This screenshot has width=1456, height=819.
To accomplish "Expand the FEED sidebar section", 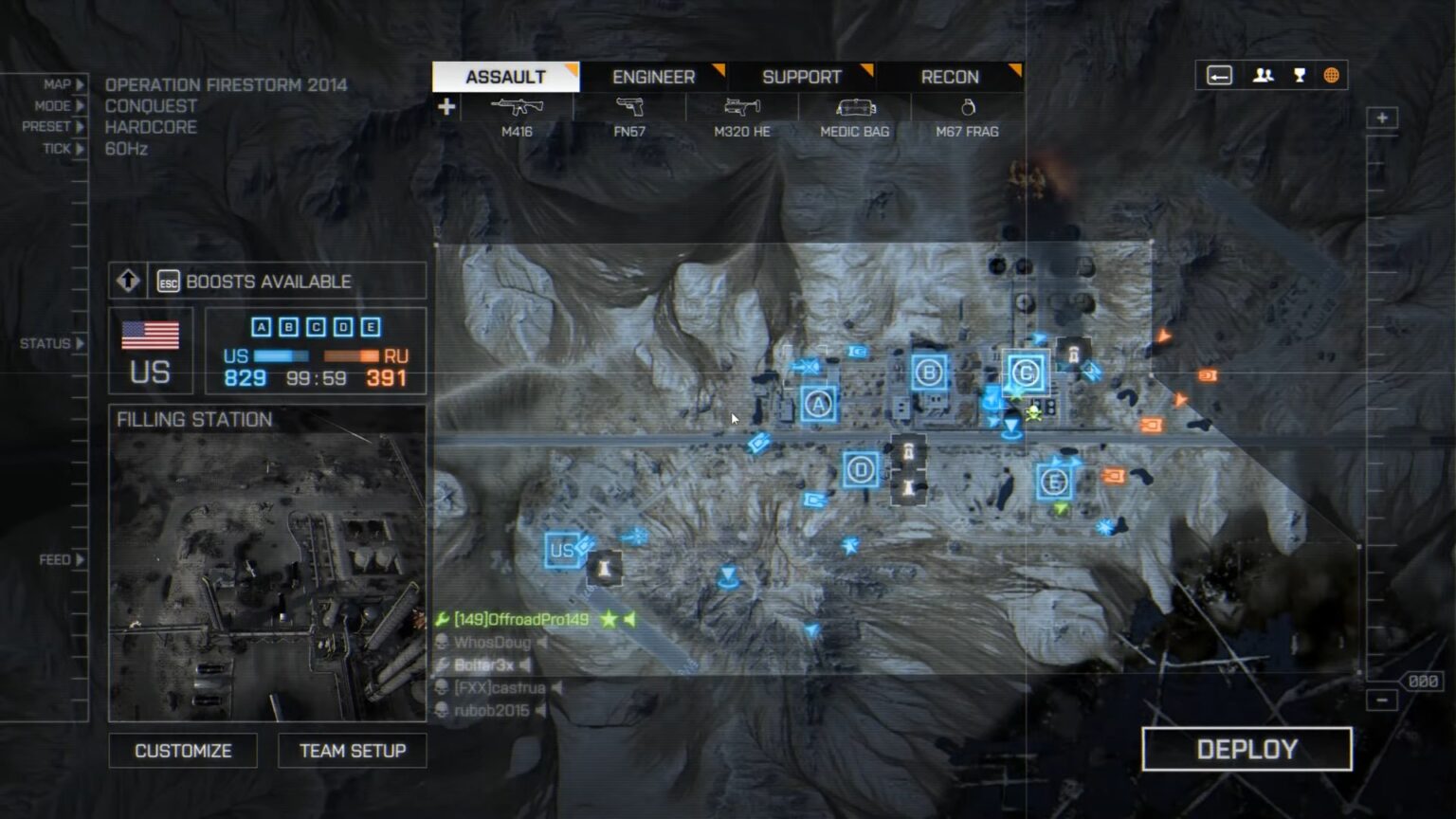I will [63, 559].
